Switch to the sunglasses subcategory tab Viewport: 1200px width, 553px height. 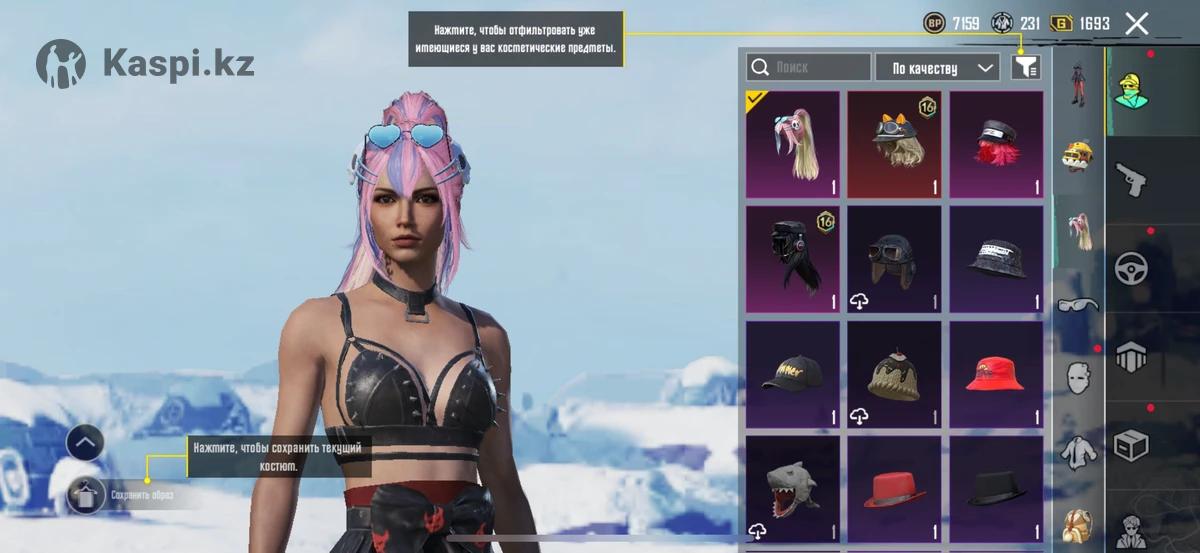point(1078,303)
